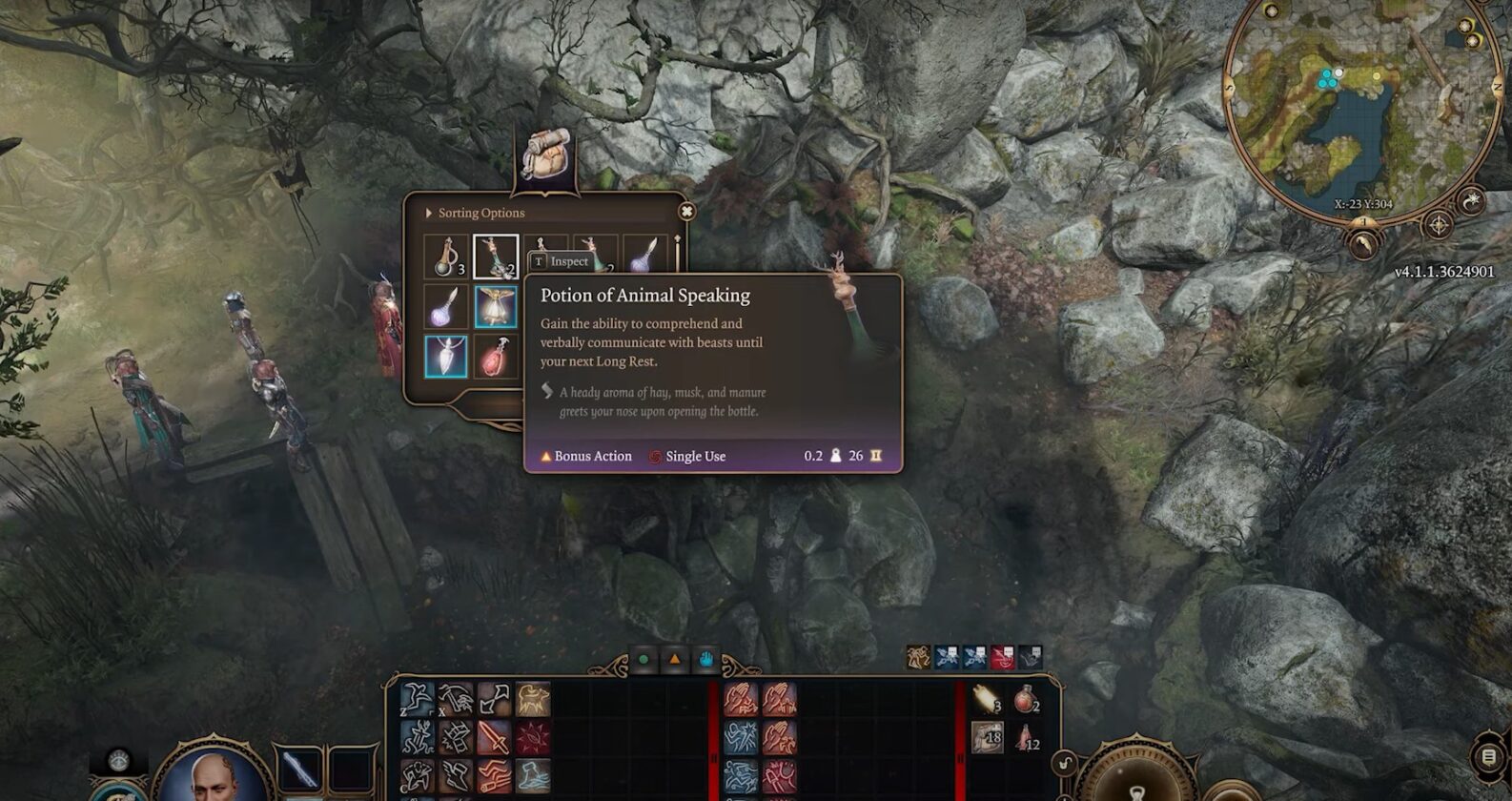Viewport: 1512px width, 801px height.
Task: Use the hotbar item with count 18
Action: pyautogui.click(x=988, y=737)
